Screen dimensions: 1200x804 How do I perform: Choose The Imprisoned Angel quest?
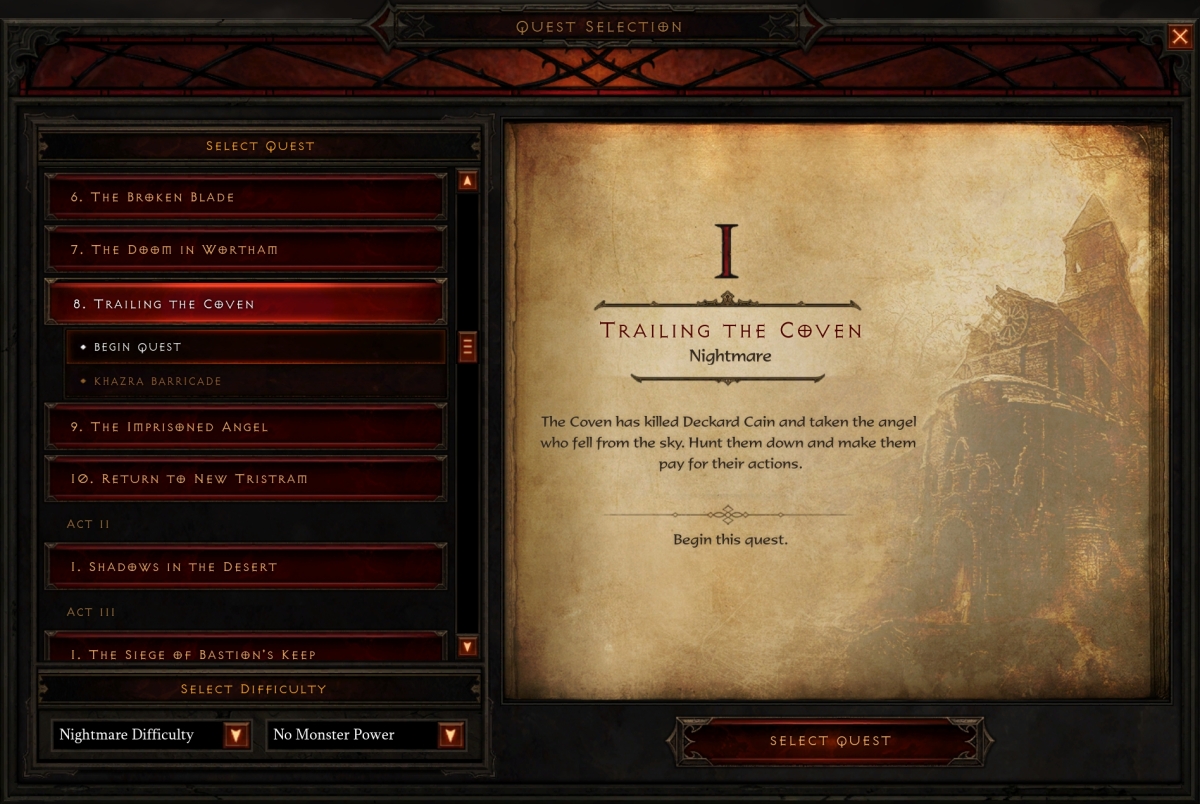point(245,427)
